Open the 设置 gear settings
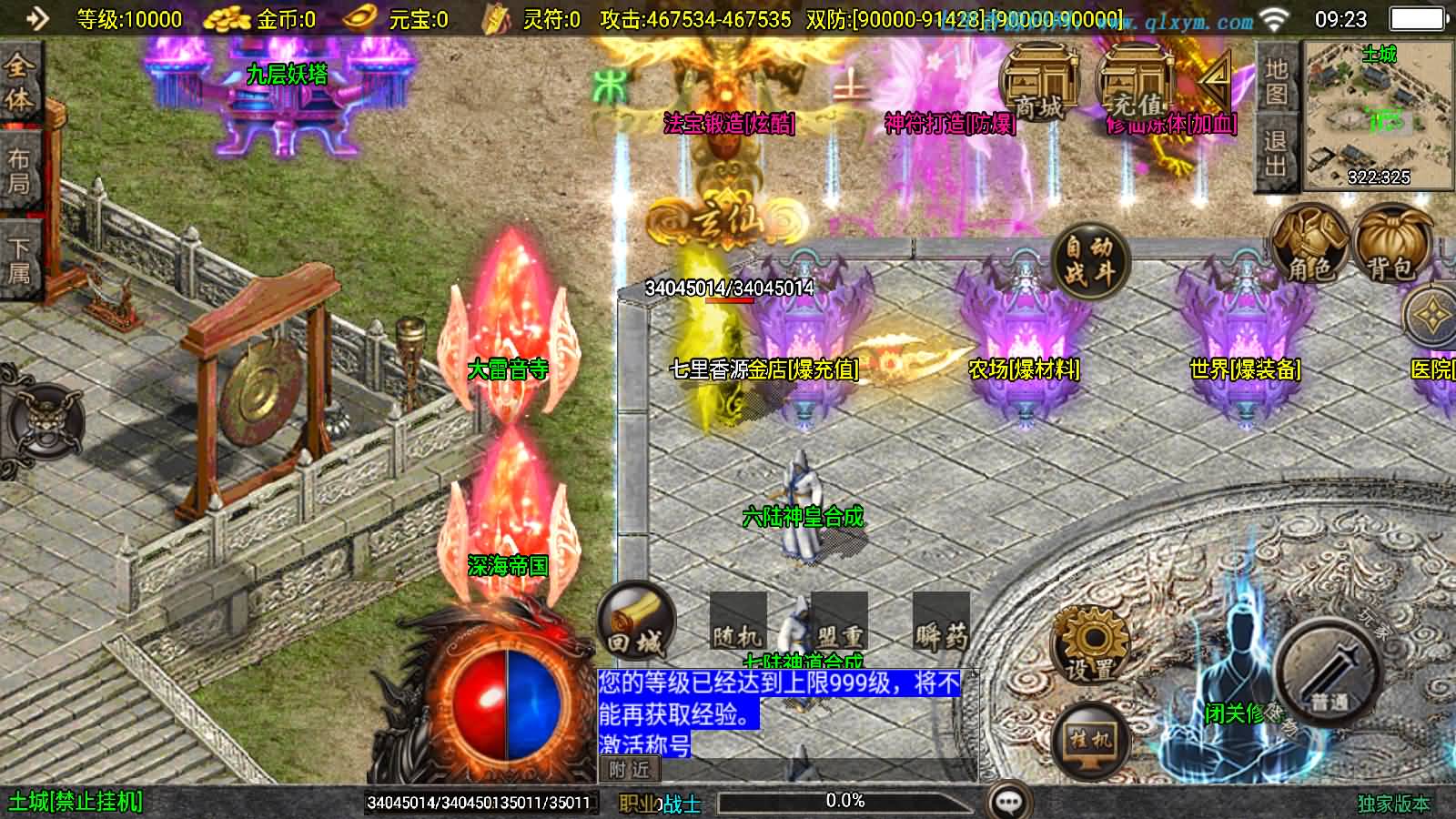This screenshot has width=1456, height=819. pyautogui.click(x=1090, y=644)
